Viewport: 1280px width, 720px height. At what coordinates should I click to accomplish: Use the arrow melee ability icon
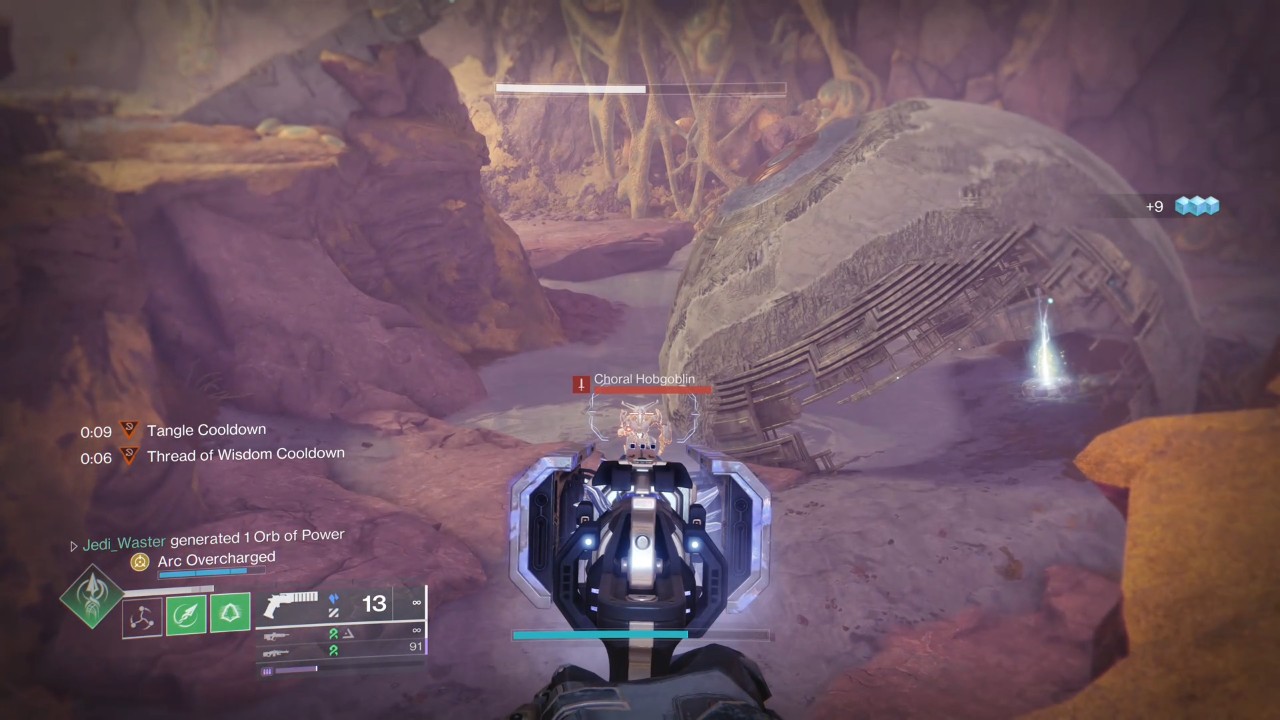[186, 613]
